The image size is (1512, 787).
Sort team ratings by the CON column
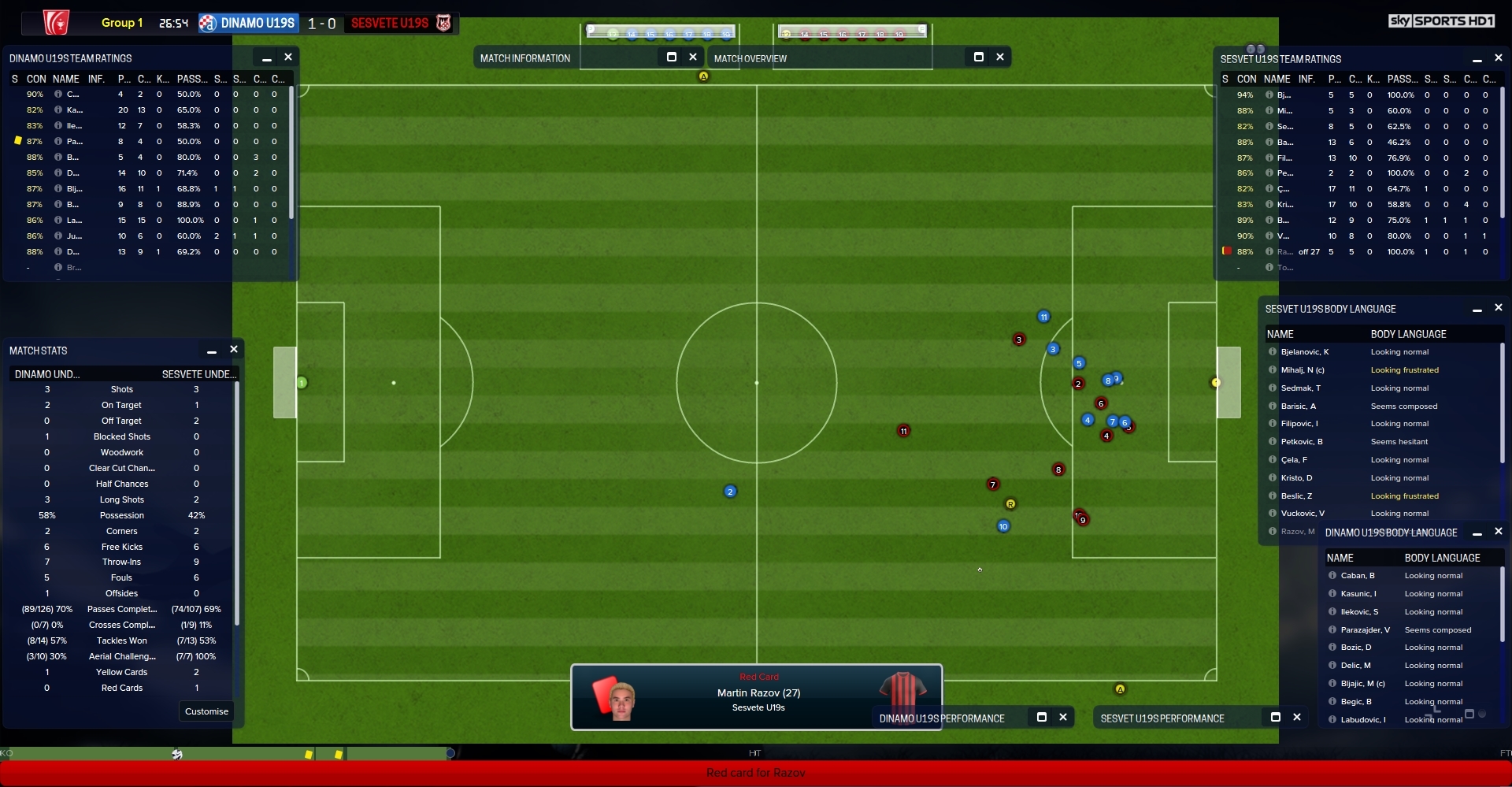(36, 79)
